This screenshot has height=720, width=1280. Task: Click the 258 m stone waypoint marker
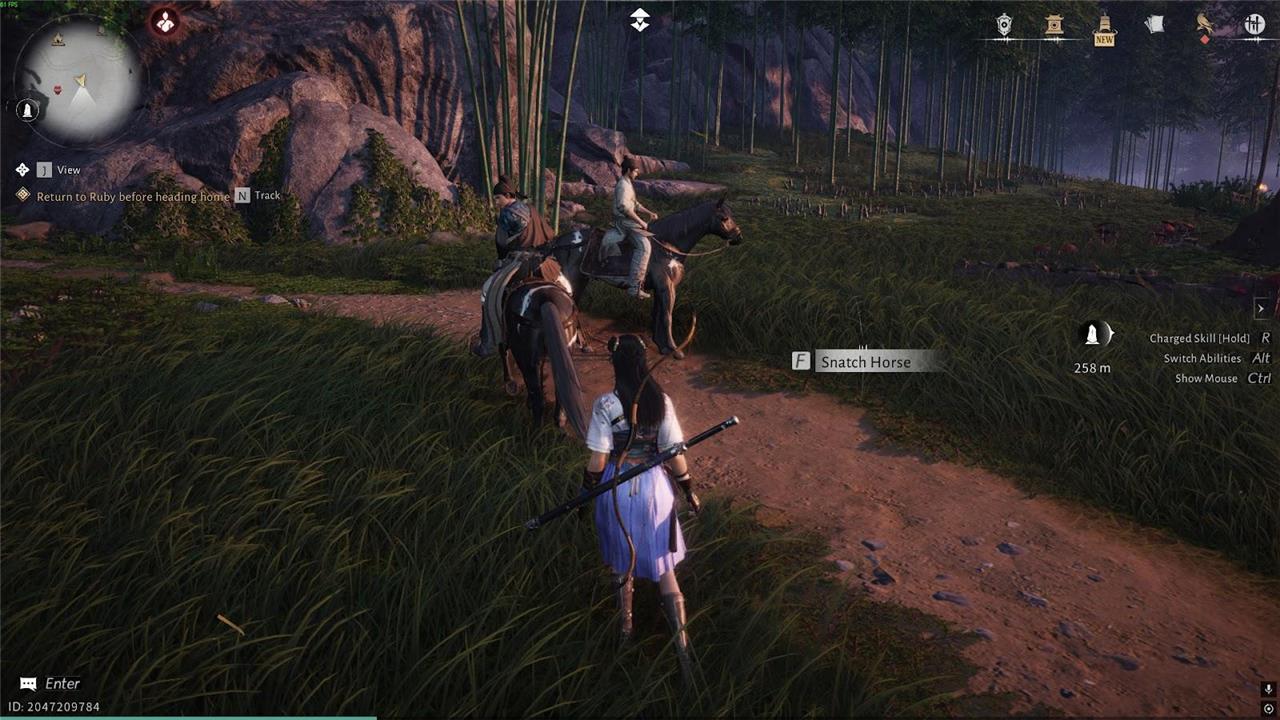coord(1092,336)
